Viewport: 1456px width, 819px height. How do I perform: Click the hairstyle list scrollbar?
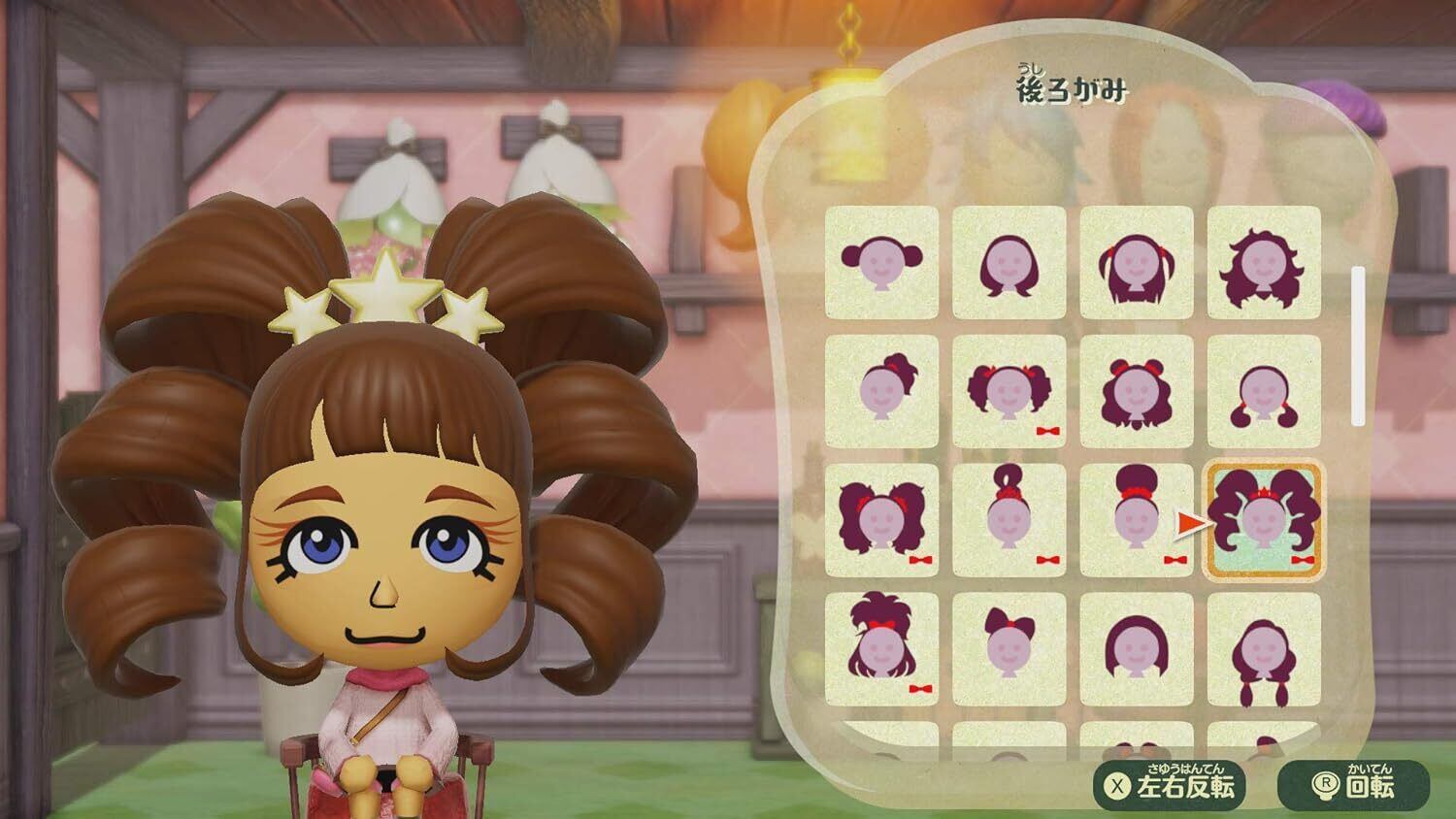[x=1358, y=344]
